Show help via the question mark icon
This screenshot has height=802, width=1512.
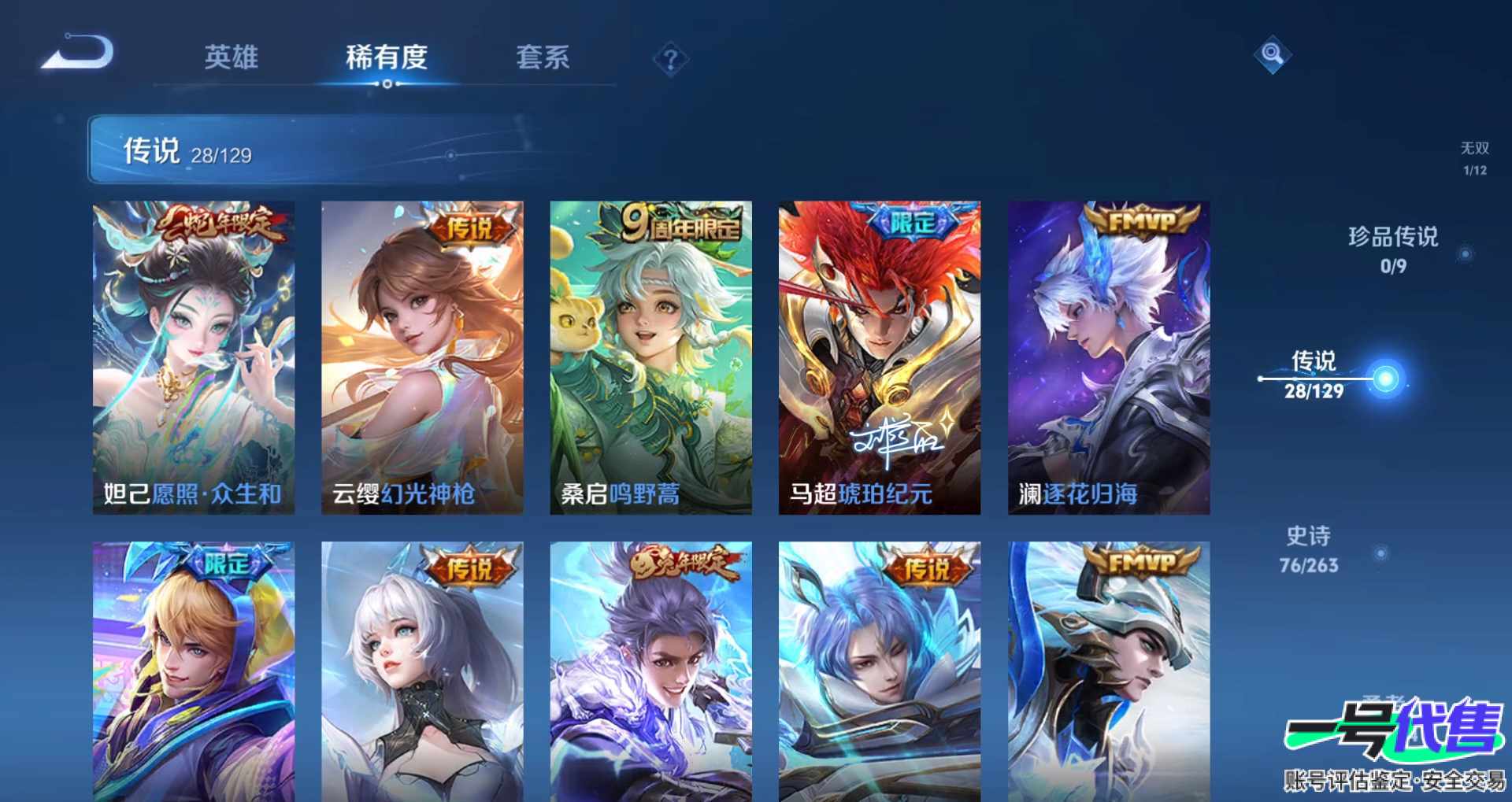tap(670, 59)
